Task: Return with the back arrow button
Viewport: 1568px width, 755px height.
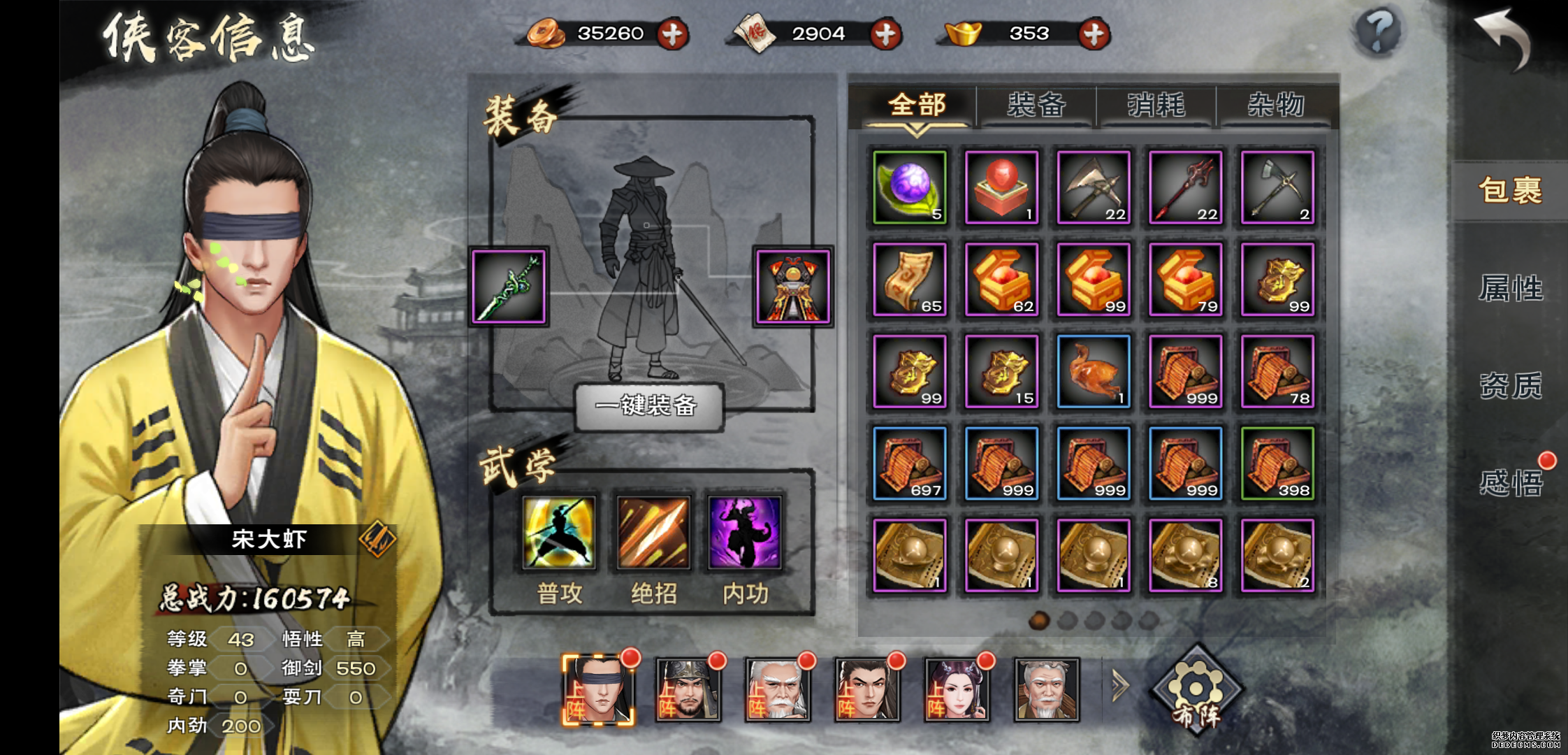Action: tap(1502, 38)
